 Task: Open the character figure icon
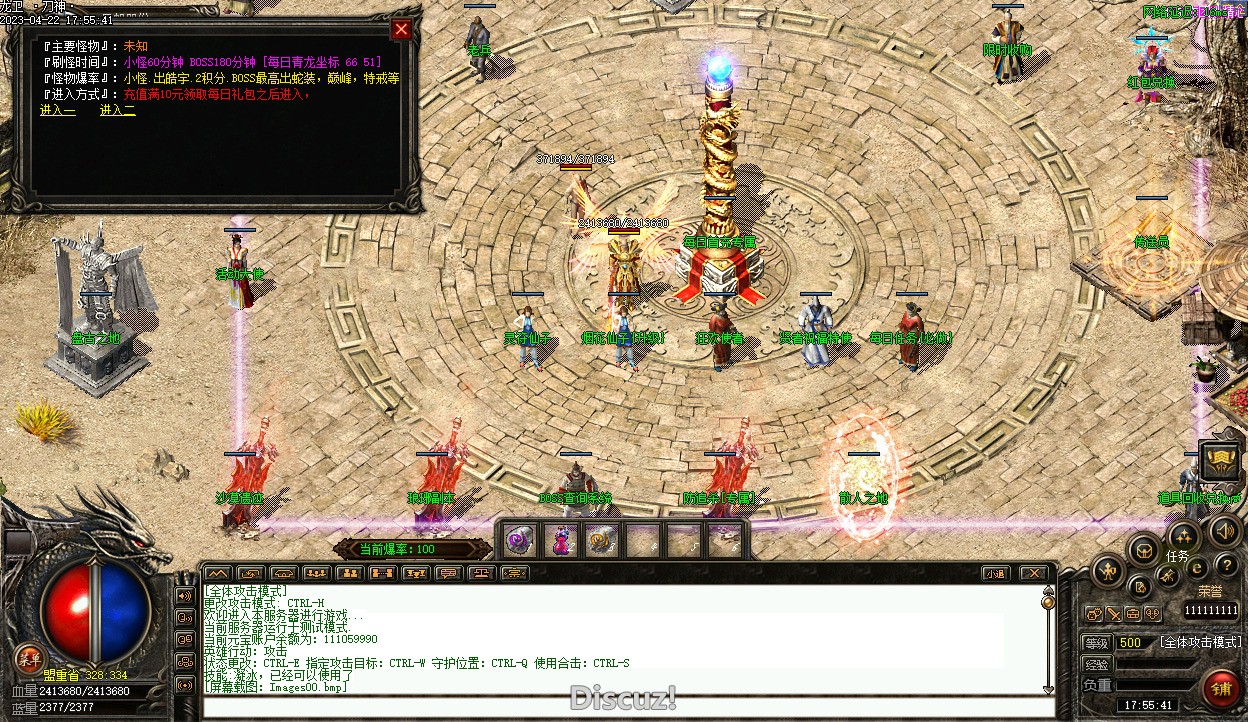(x=1108, y=571)
